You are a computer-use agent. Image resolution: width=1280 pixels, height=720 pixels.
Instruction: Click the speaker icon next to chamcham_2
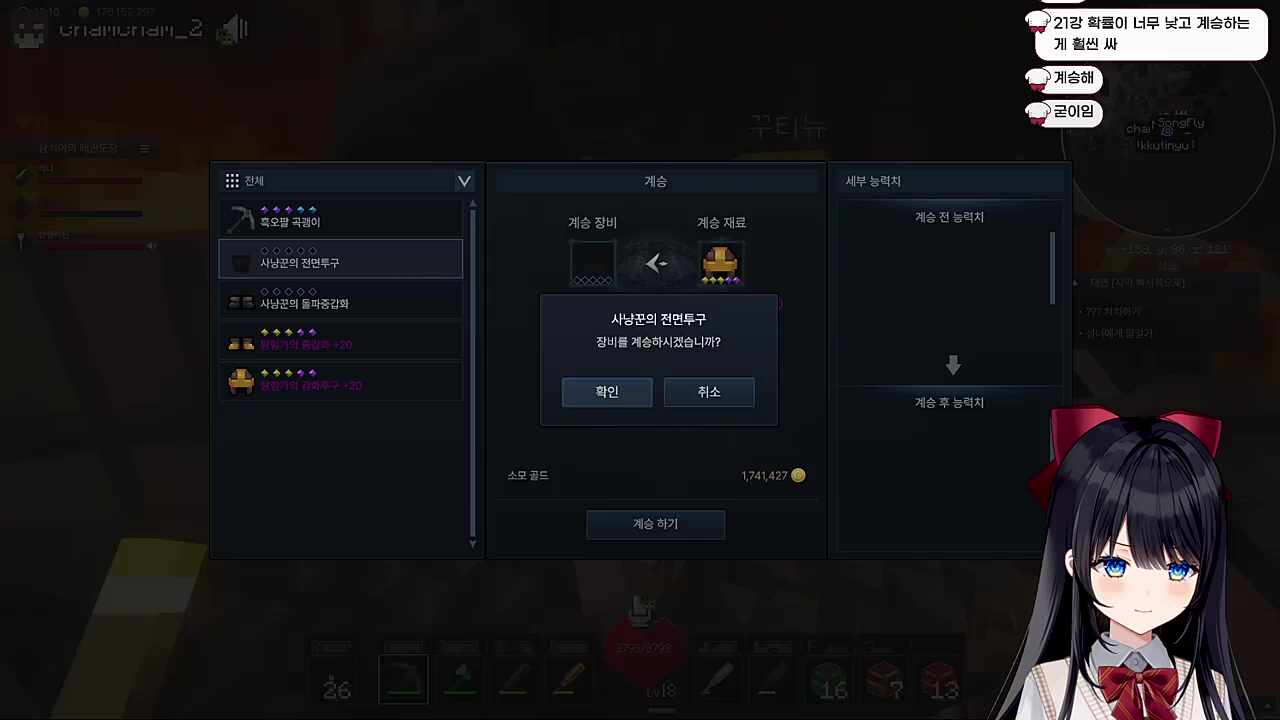tap(233, 28)
